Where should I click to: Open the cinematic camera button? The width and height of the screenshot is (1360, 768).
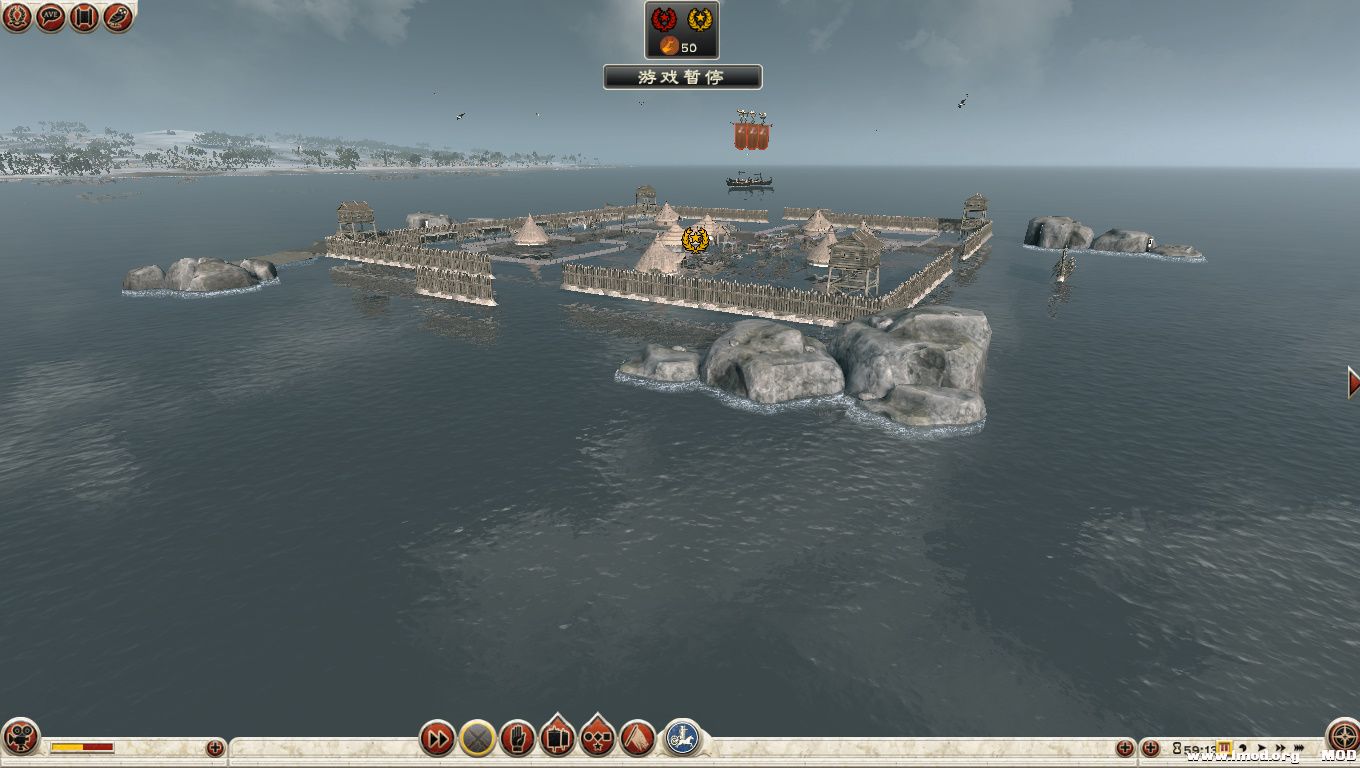pos(20,738)
